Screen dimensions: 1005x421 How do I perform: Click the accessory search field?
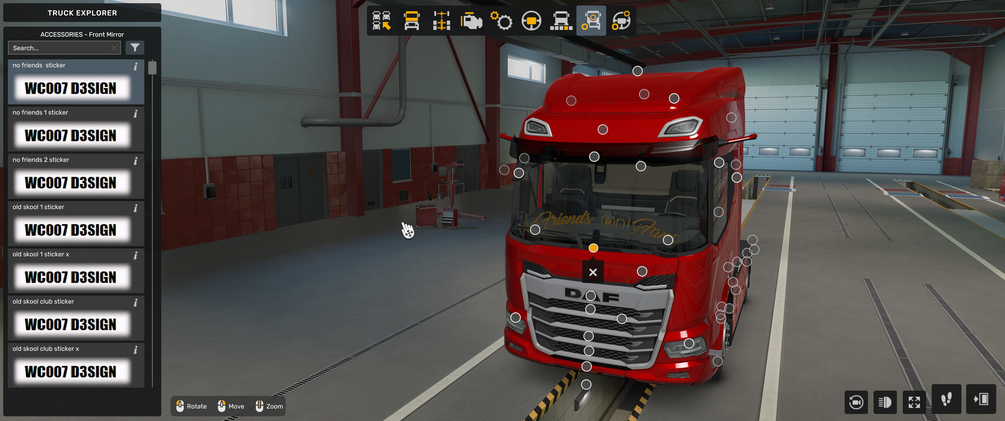60,48
